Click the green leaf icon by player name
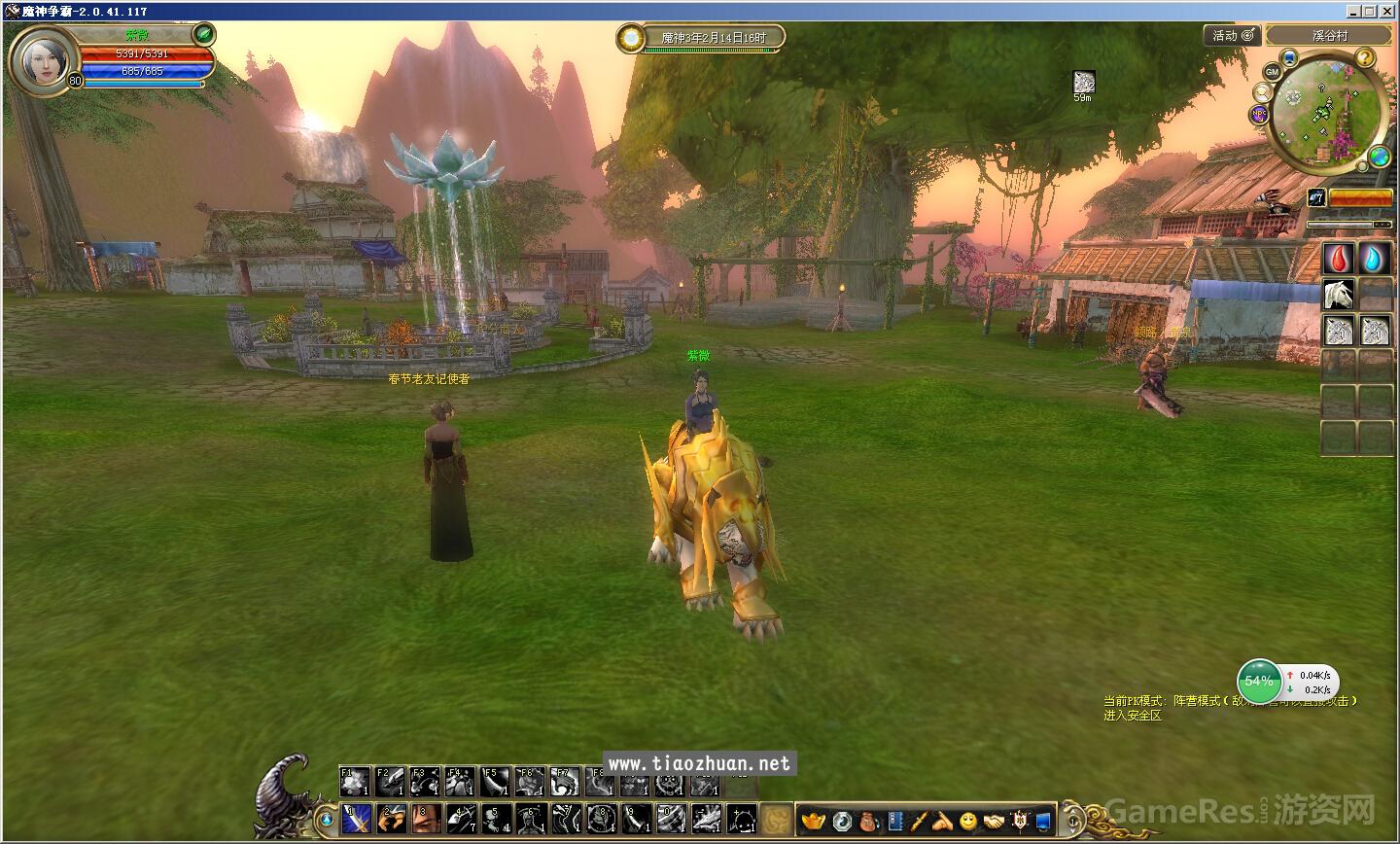 (203, 34)
